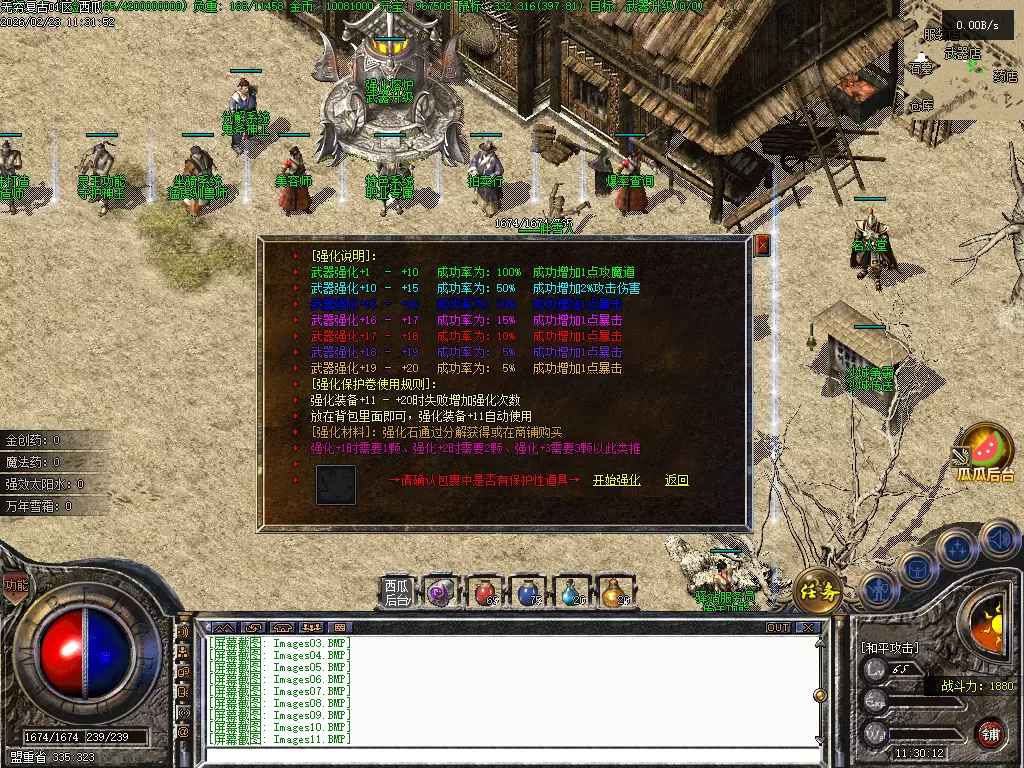Close the chat panel with X

(808, 628)
